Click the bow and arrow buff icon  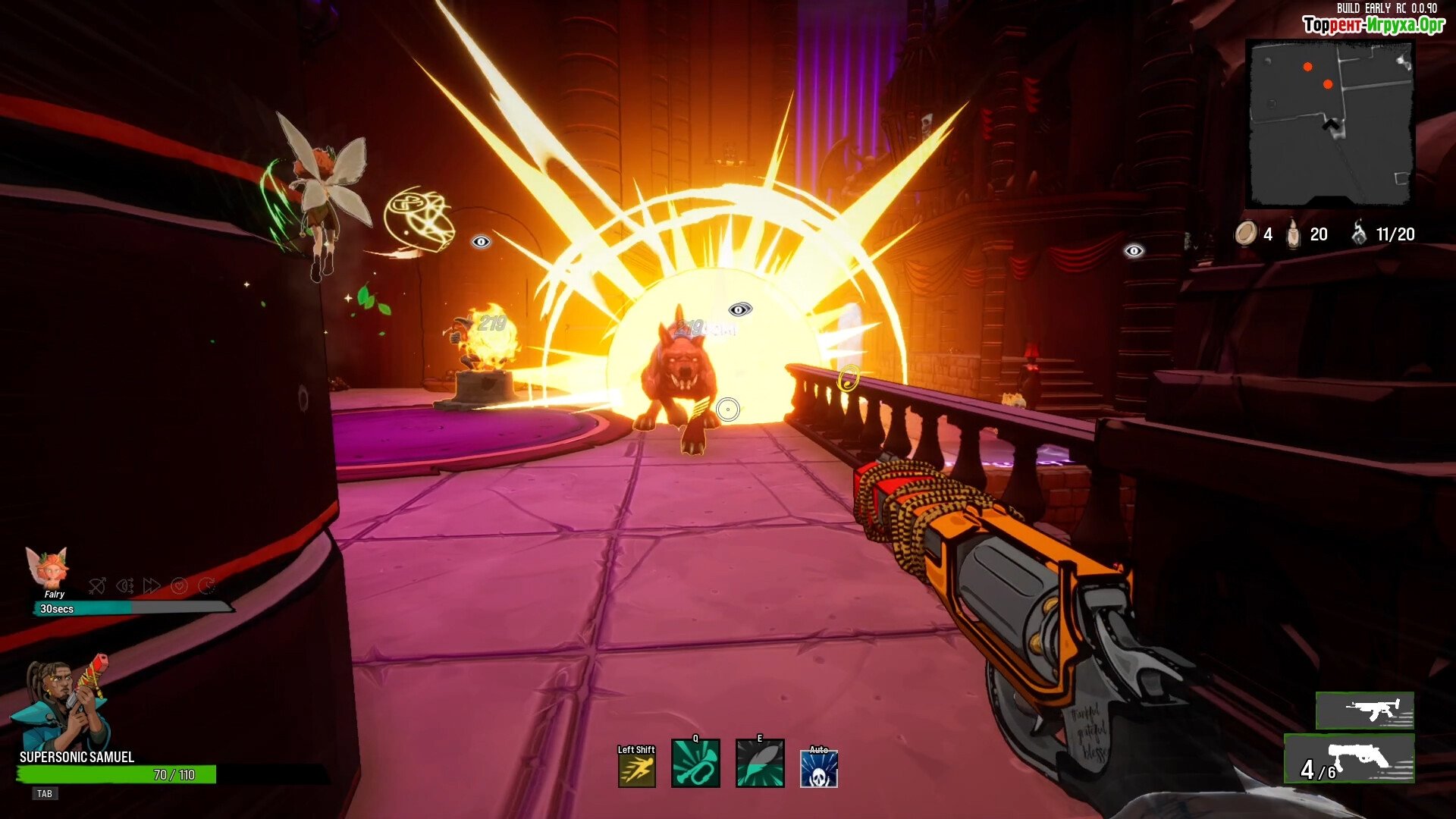point(97,585)
